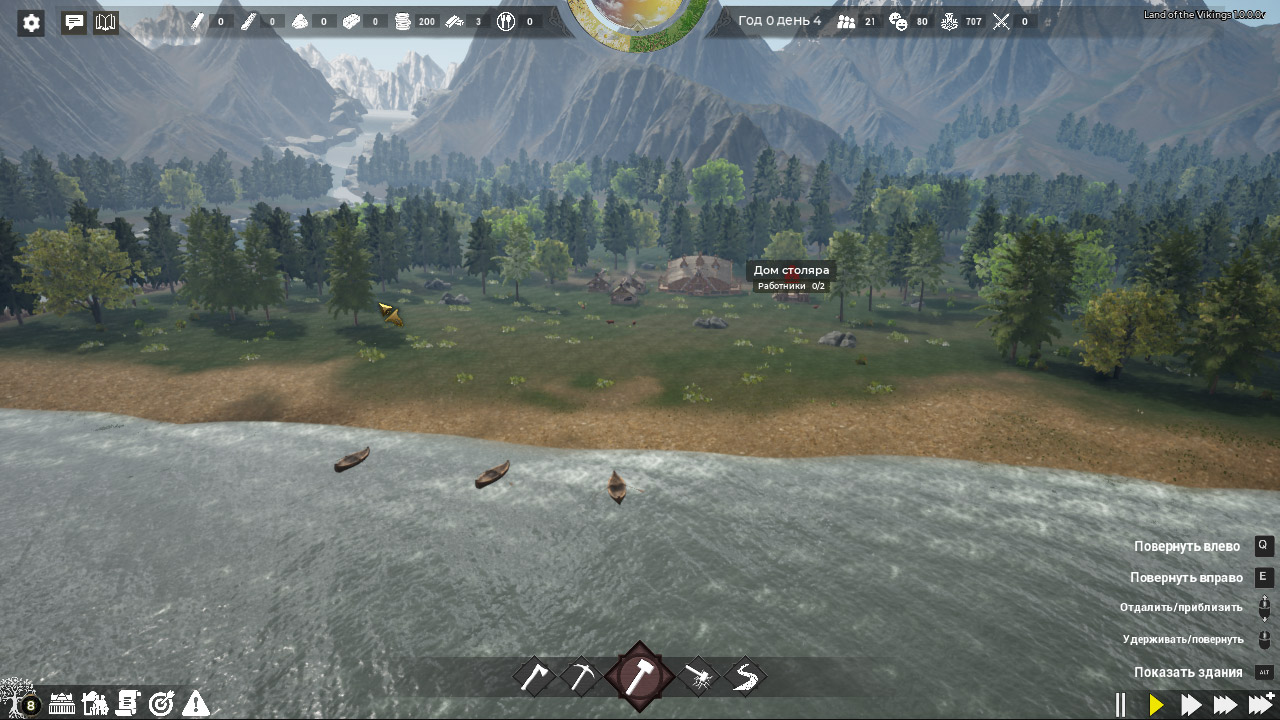This screenshot has height=720, width=1280.
Task: Select the axe woodcutting tool
Action: [535, 677]
